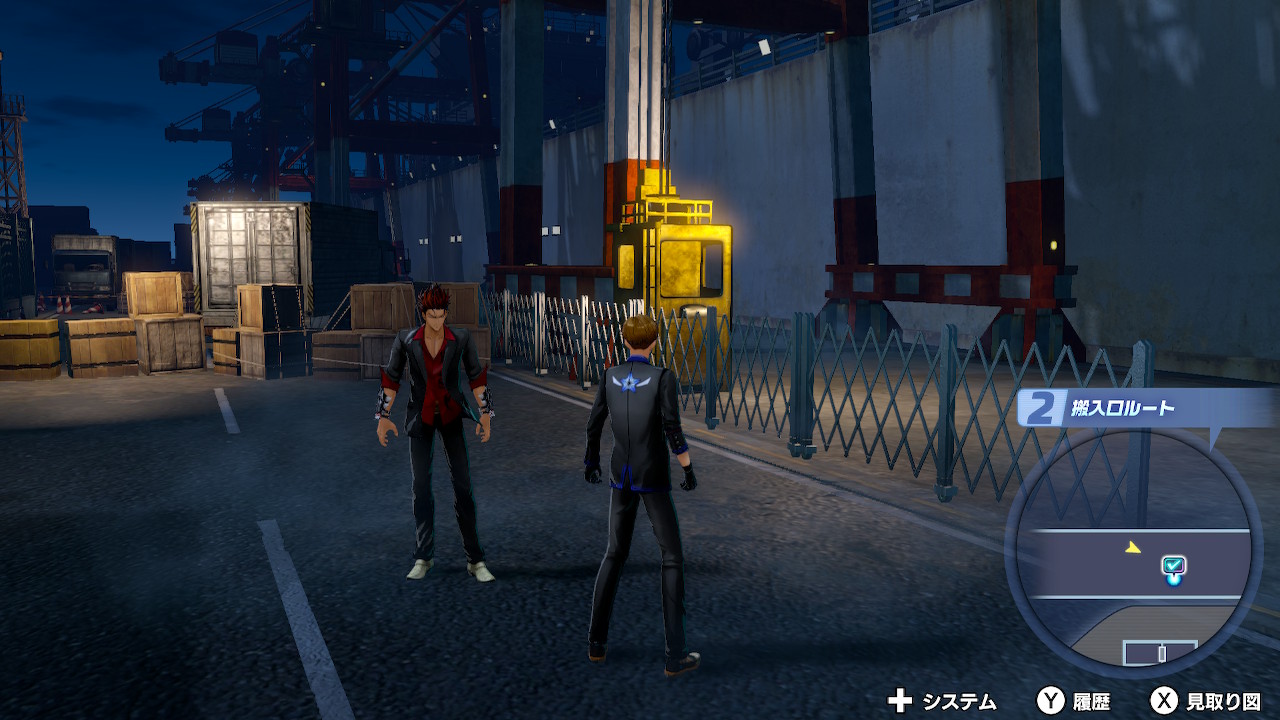1280x720 pixels.
Task: Open the システム menu
Action: click(942, 701)
